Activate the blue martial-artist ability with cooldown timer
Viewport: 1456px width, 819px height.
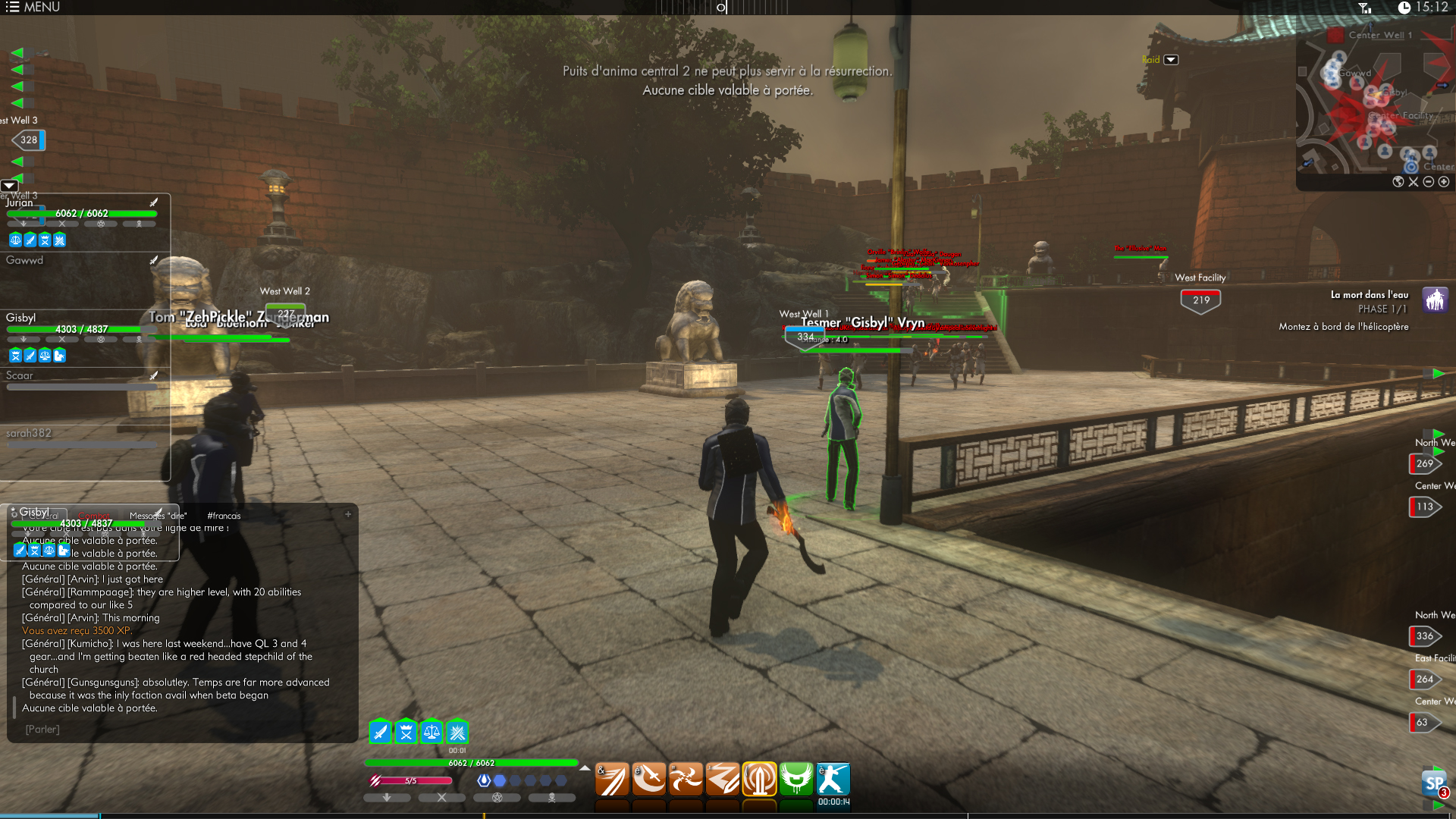pyautogui.click(x=833, y=780)
